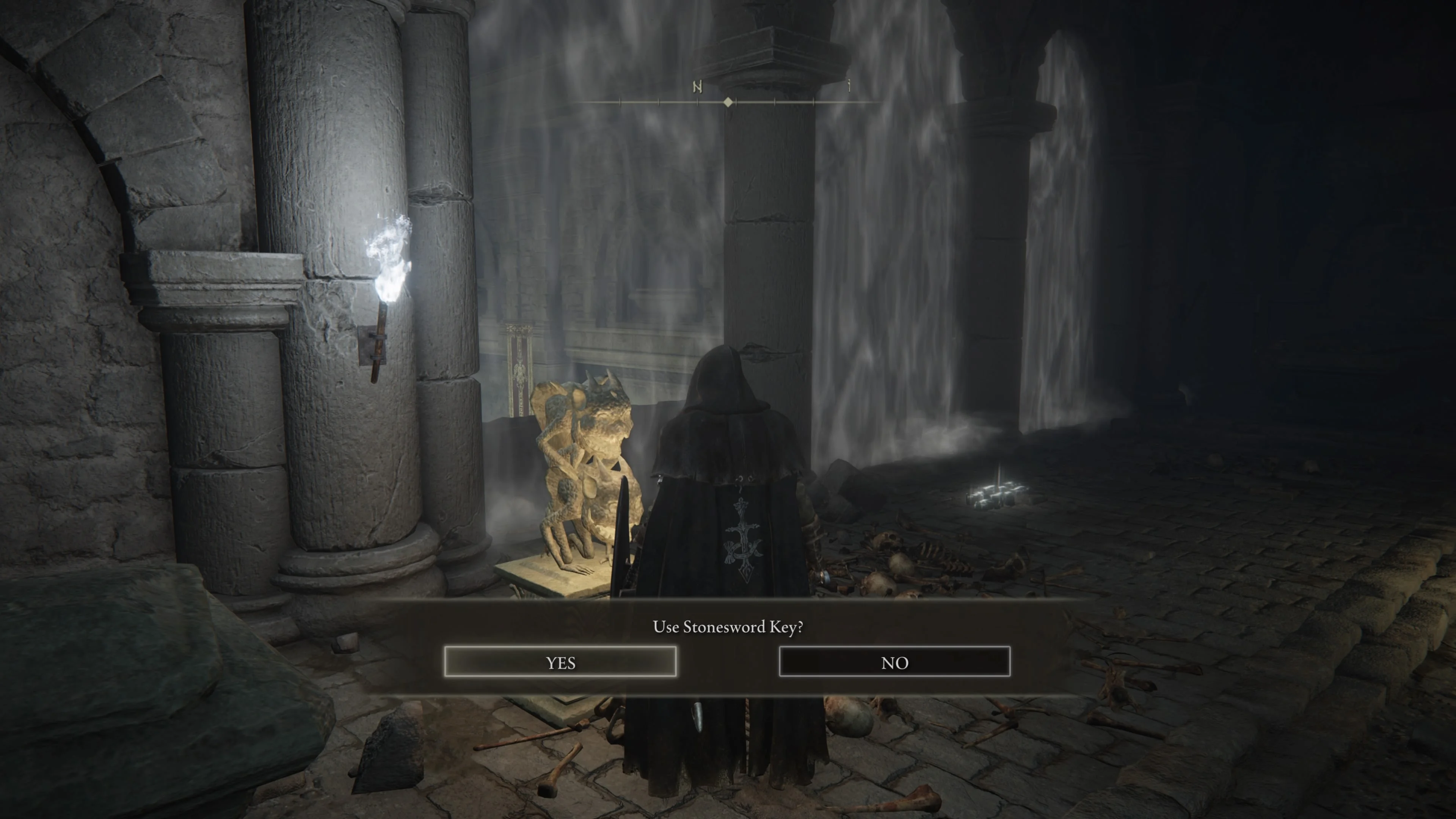The image size is (1456, 819).
Task: Confirm using the Stonesword Key with YES
Action: (x=560, y=662)
